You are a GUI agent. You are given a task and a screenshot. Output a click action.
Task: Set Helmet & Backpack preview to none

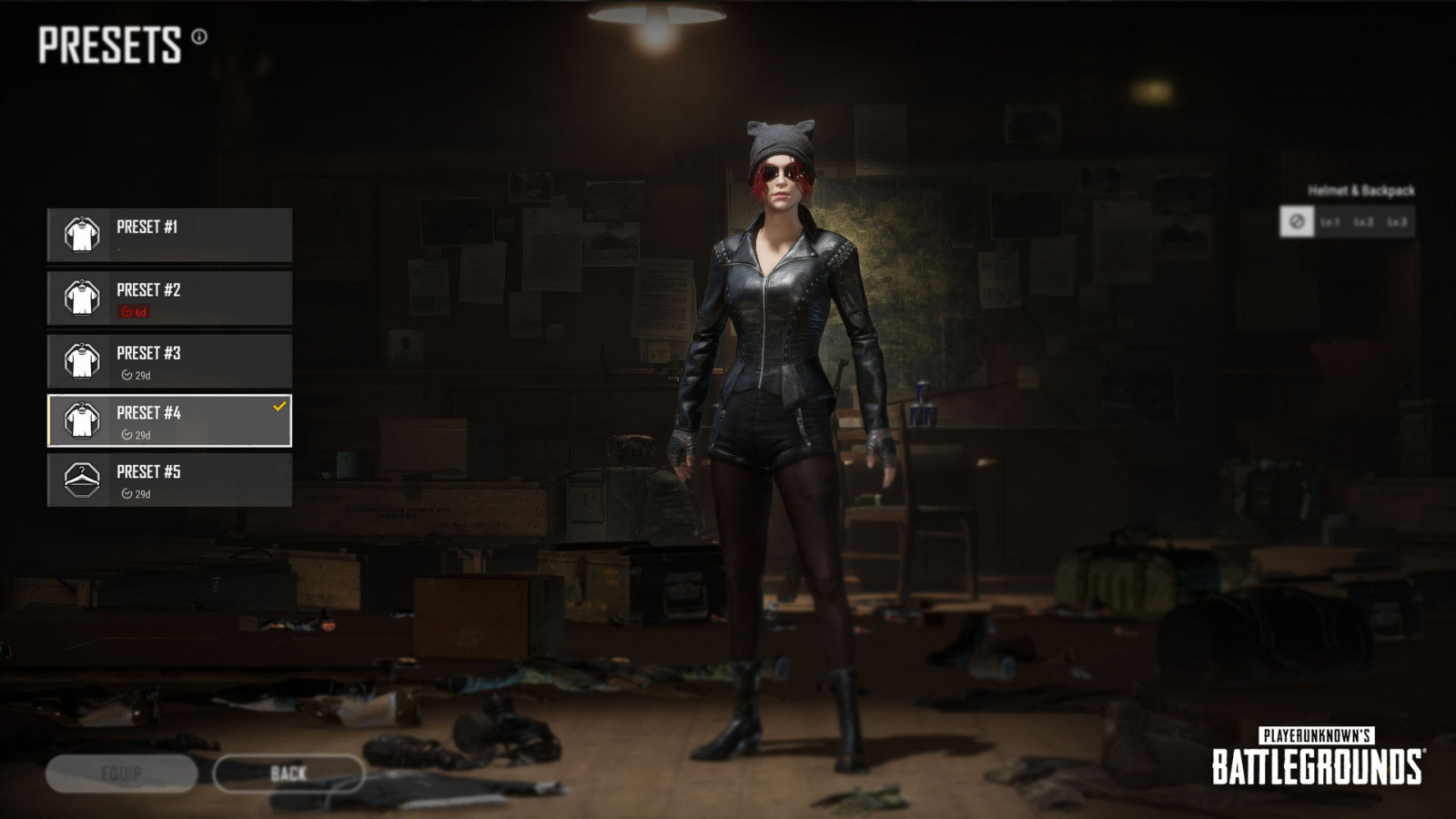tap(1297, 221)
